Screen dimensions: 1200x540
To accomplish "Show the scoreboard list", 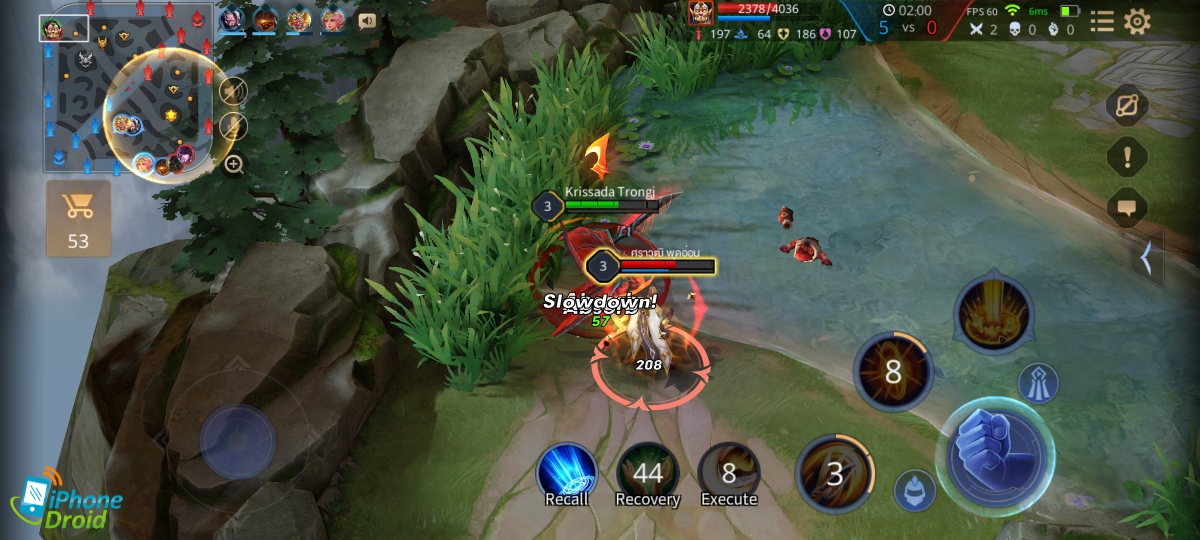I will point(1102,22).
